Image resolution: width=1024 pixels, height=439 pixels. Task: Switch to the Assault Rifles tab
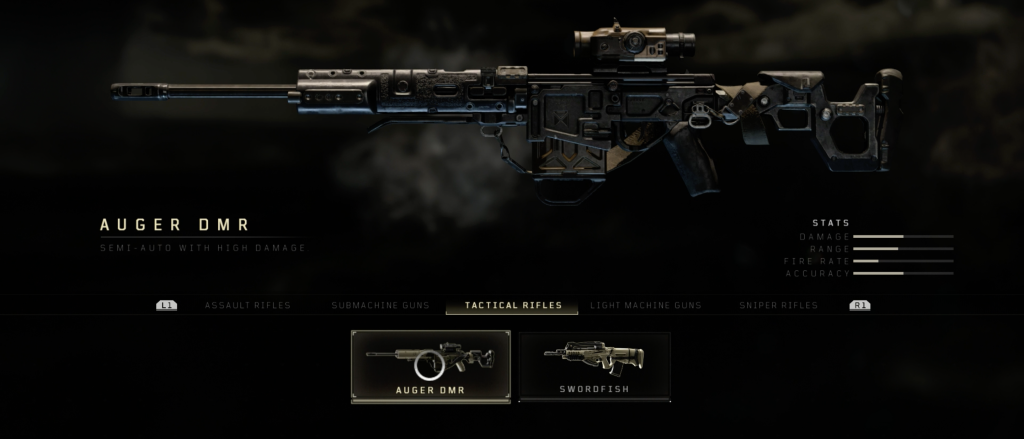click(247, 305)
